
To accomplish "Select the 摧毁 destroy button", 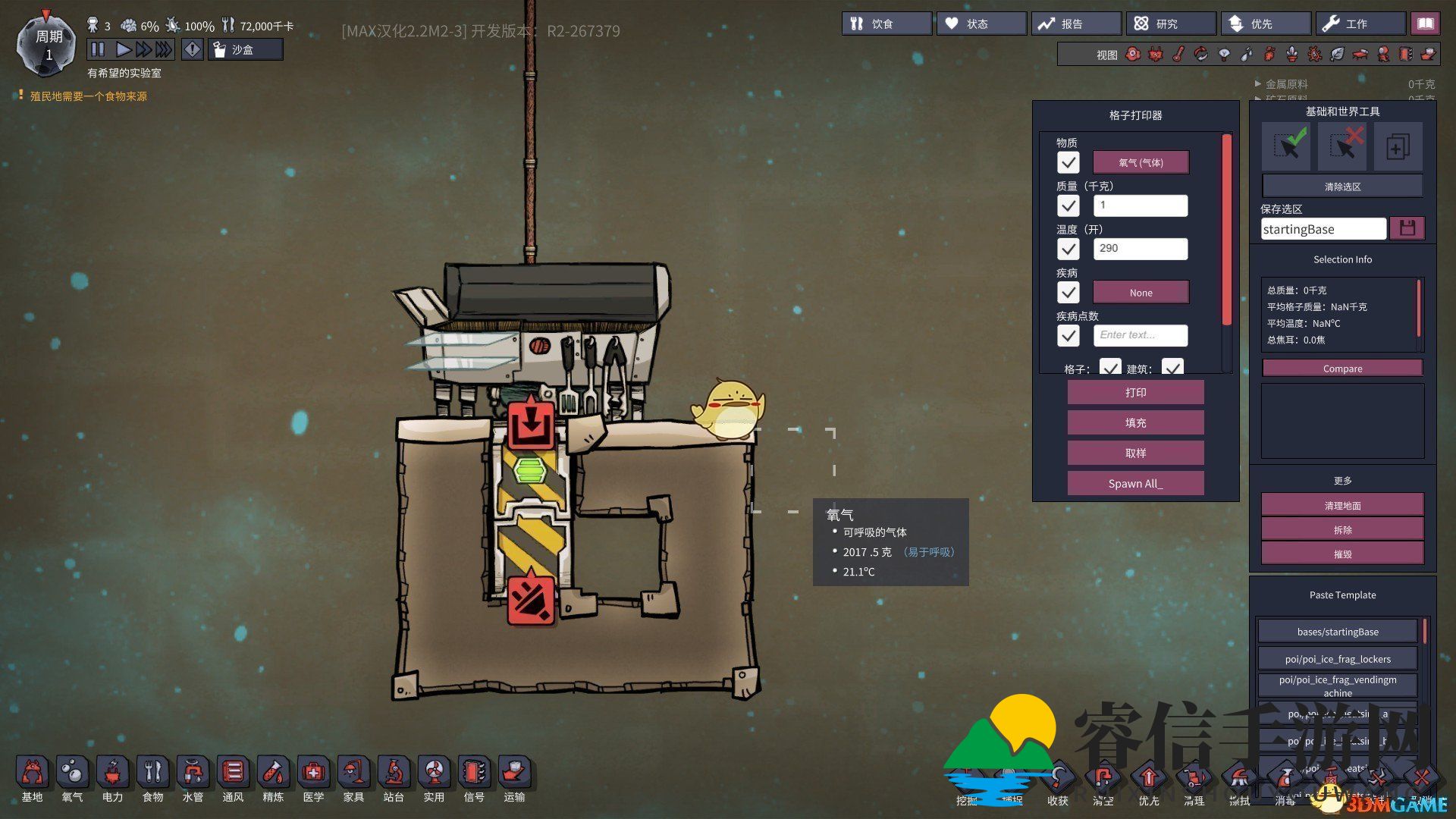I will [1342, 554].
